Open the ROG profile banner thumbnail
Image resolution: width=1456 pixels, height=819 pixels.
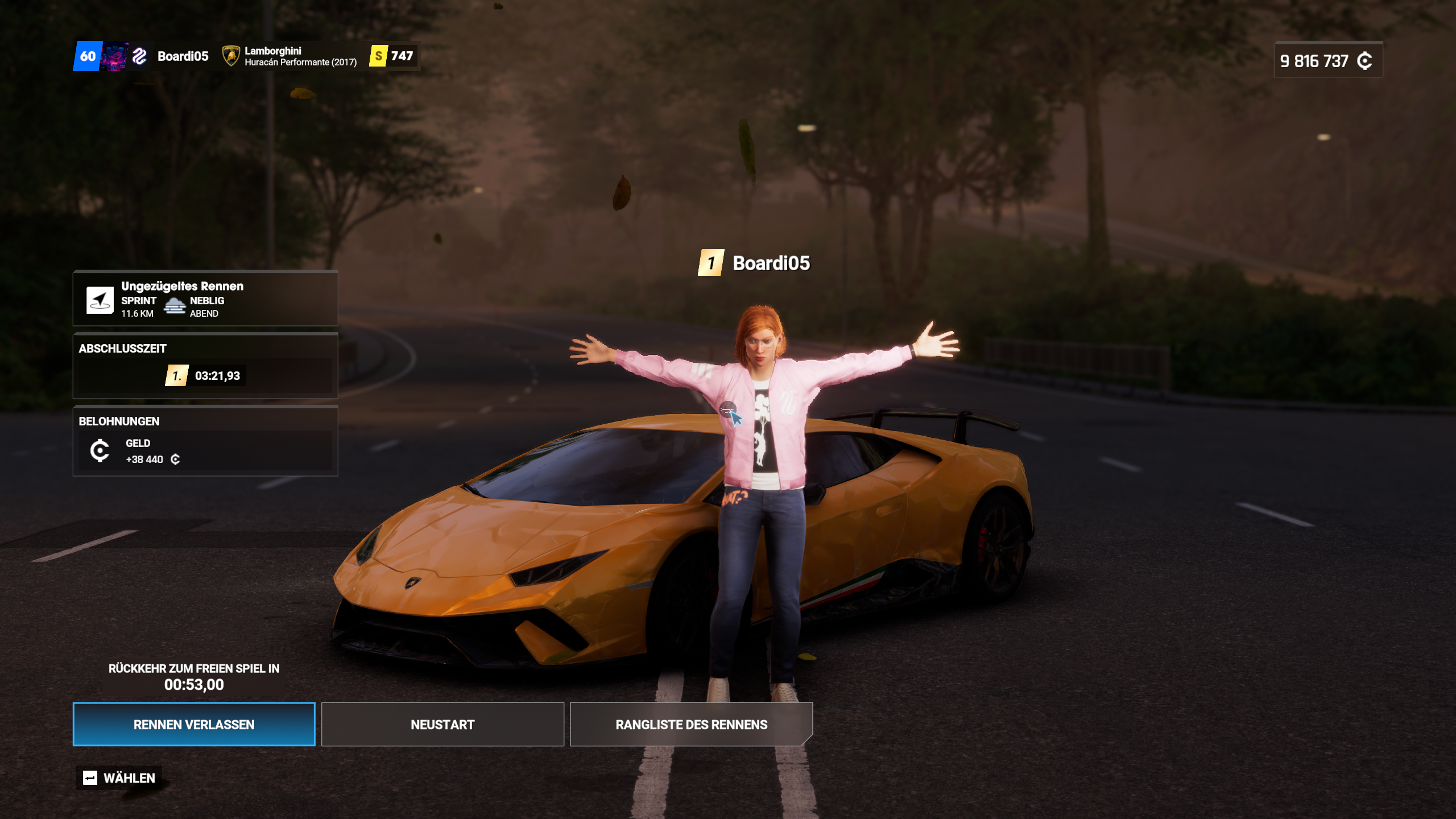pos(114,56)
